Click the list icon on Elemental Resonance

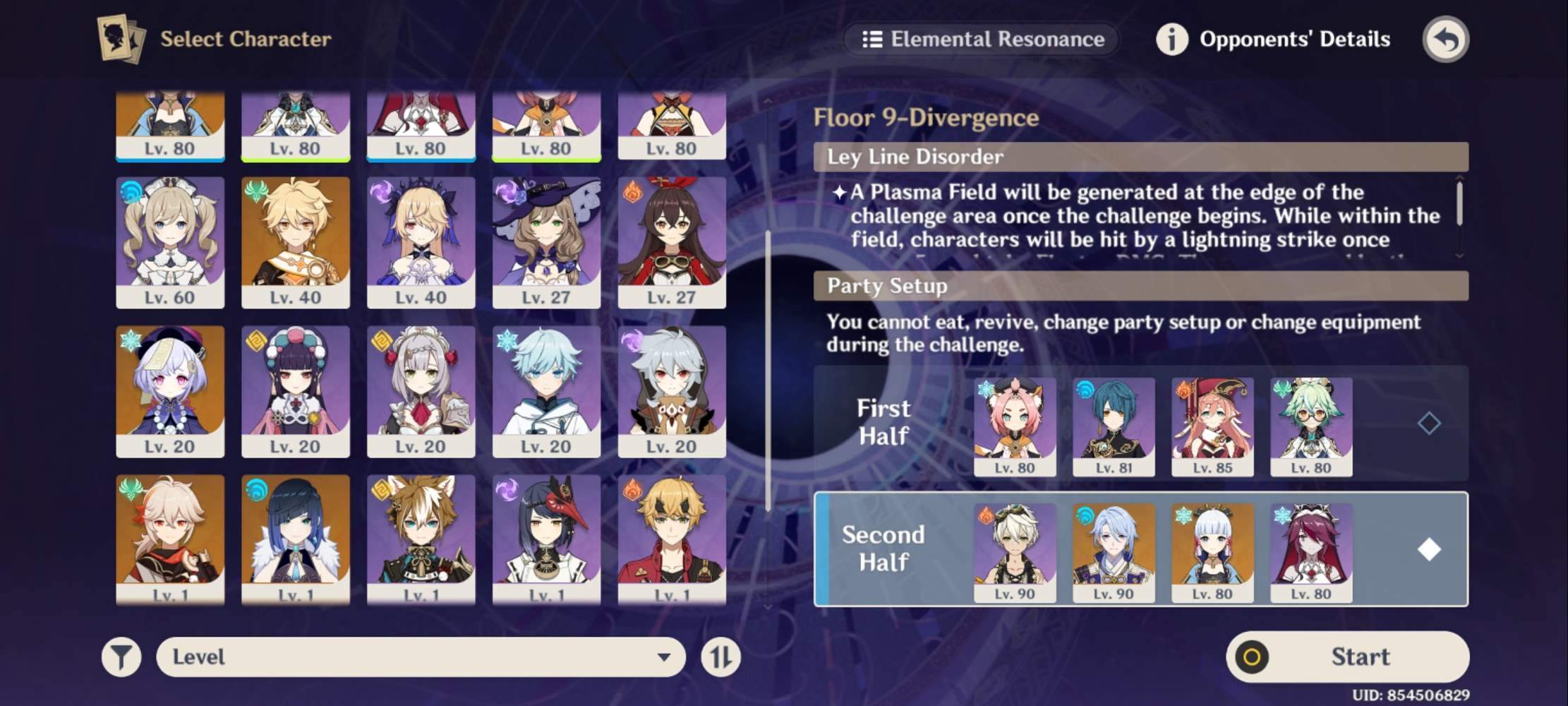872,40
